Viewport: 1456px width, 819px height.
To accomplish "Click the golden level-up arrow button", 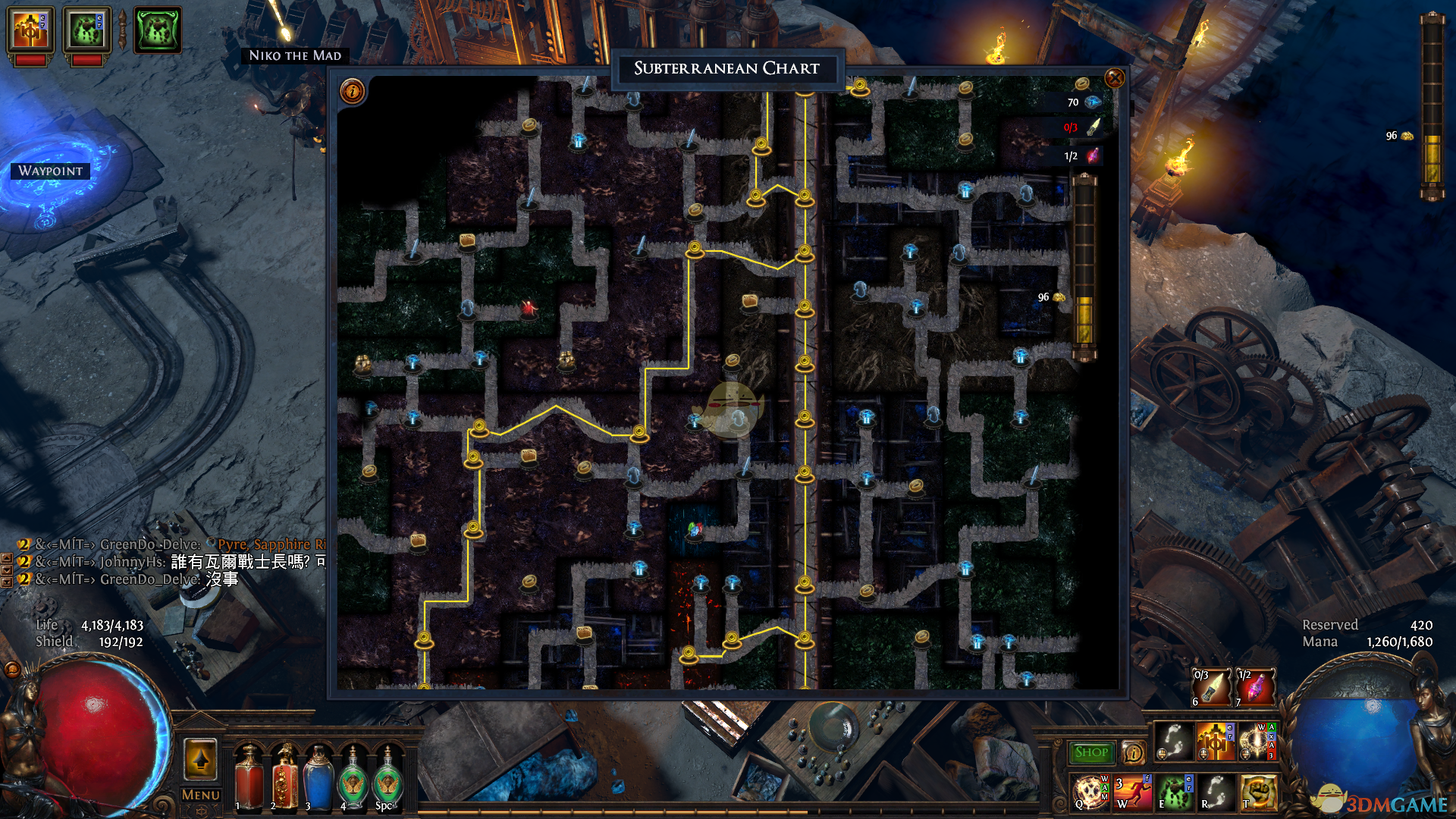I will click(x=201, y=759).
